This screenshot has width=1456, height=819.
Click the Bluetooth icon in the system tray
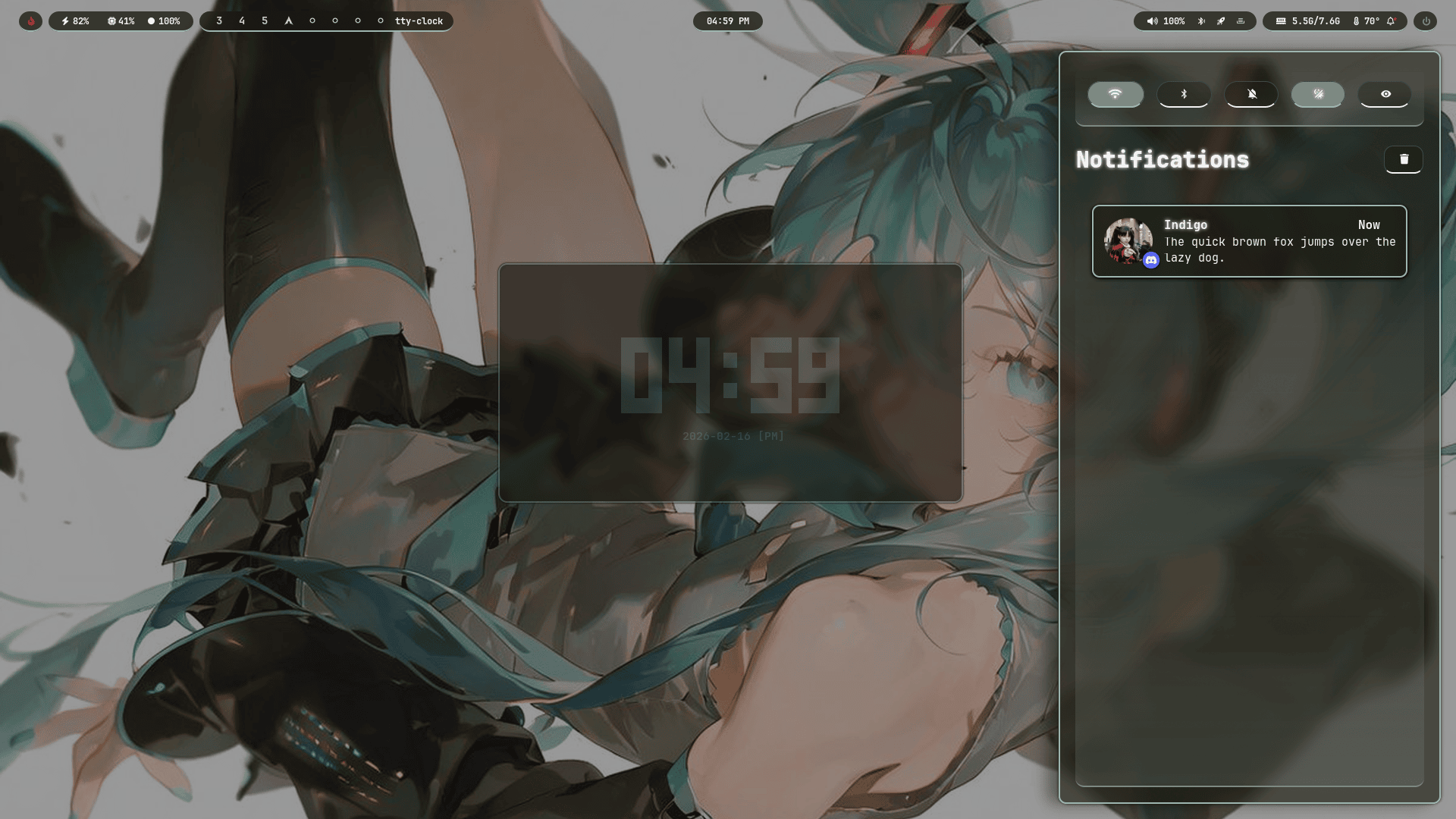(1201, 20)
